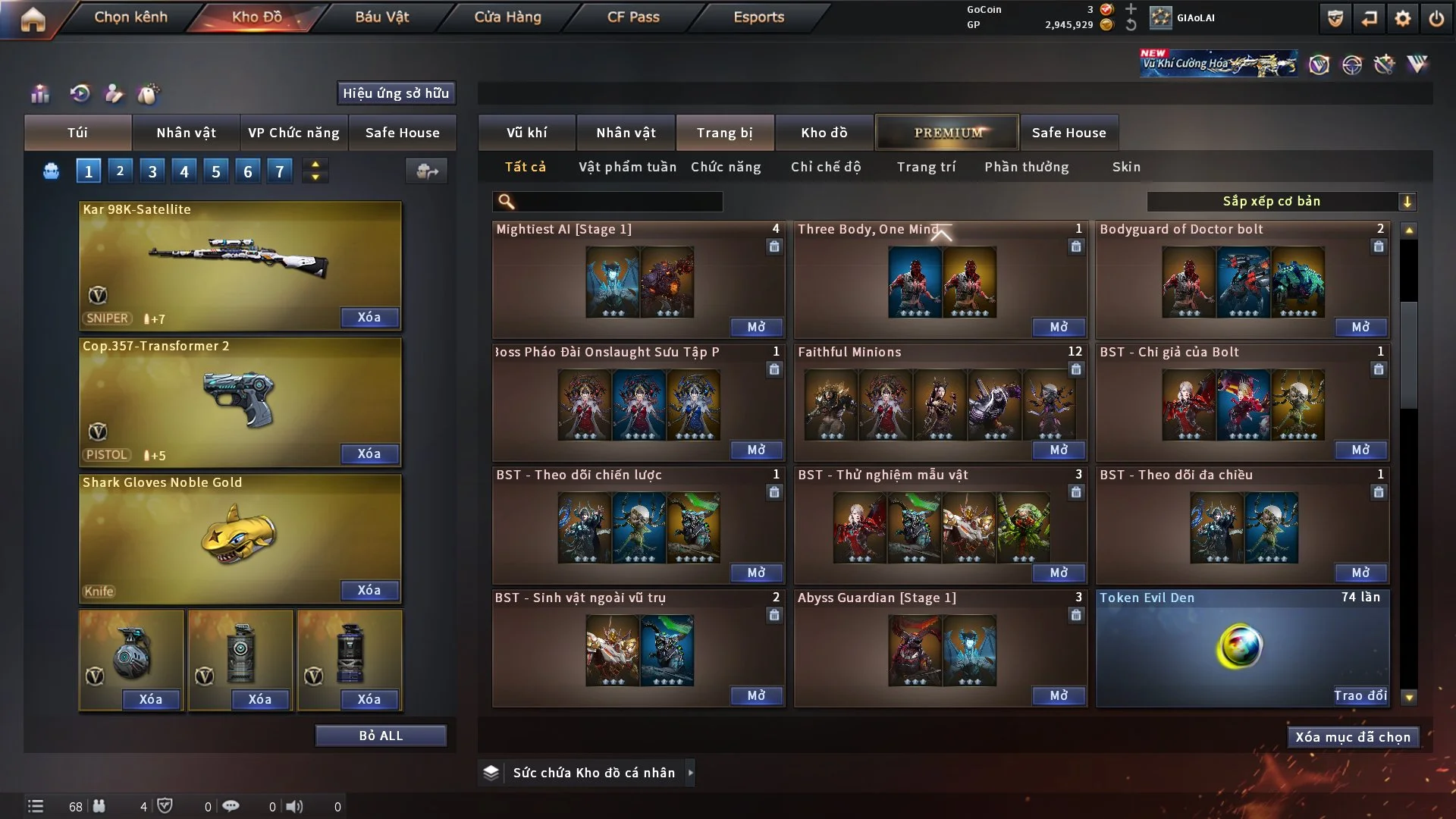Remove the Shark Gloves Noble Gold knife
The width and height of the screenshot is (1456, 819).
tap(369, 590)
